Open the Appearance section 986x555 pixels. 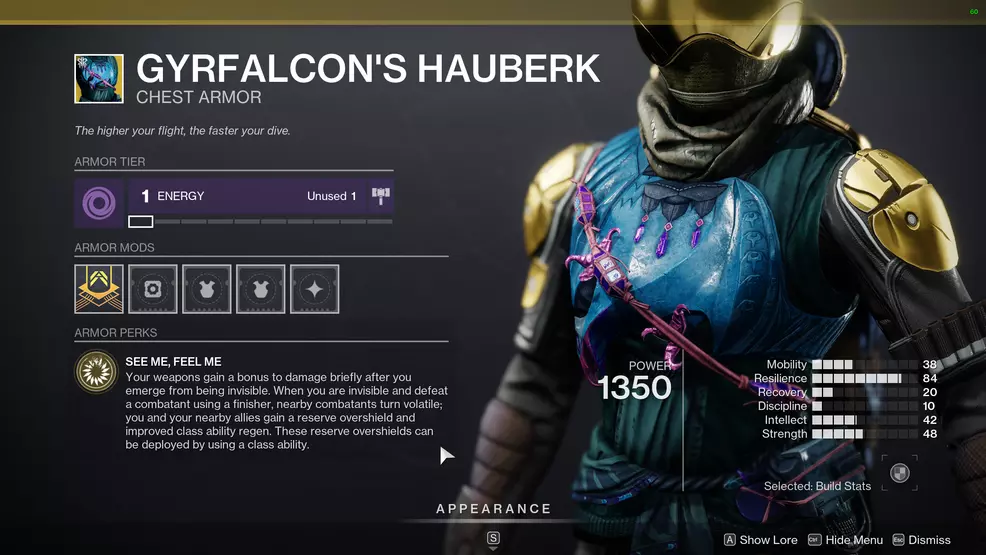point(493,509)
